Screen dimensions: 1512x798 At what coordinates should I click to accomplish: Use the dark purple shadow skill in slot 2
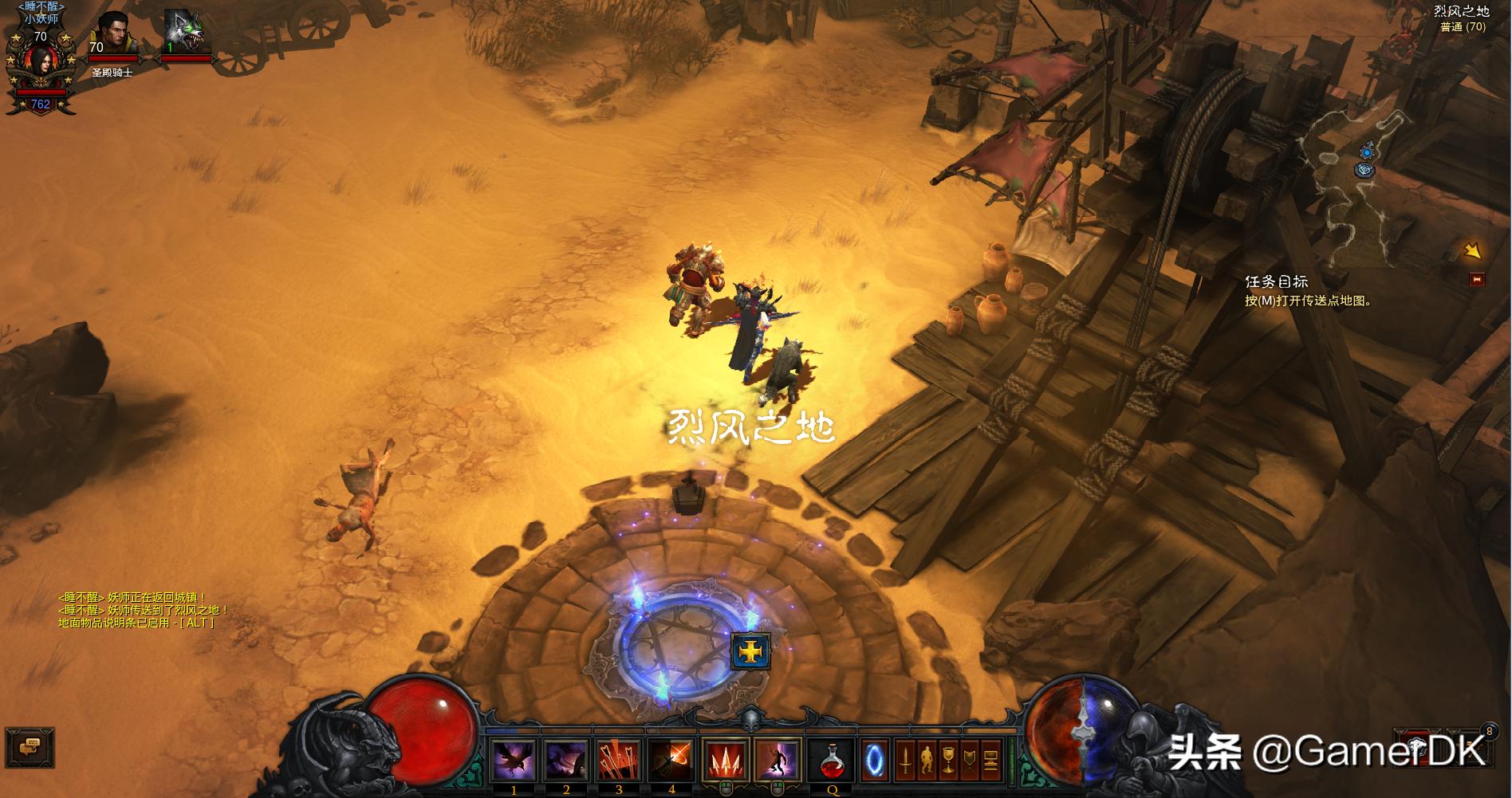pos(566,760)
